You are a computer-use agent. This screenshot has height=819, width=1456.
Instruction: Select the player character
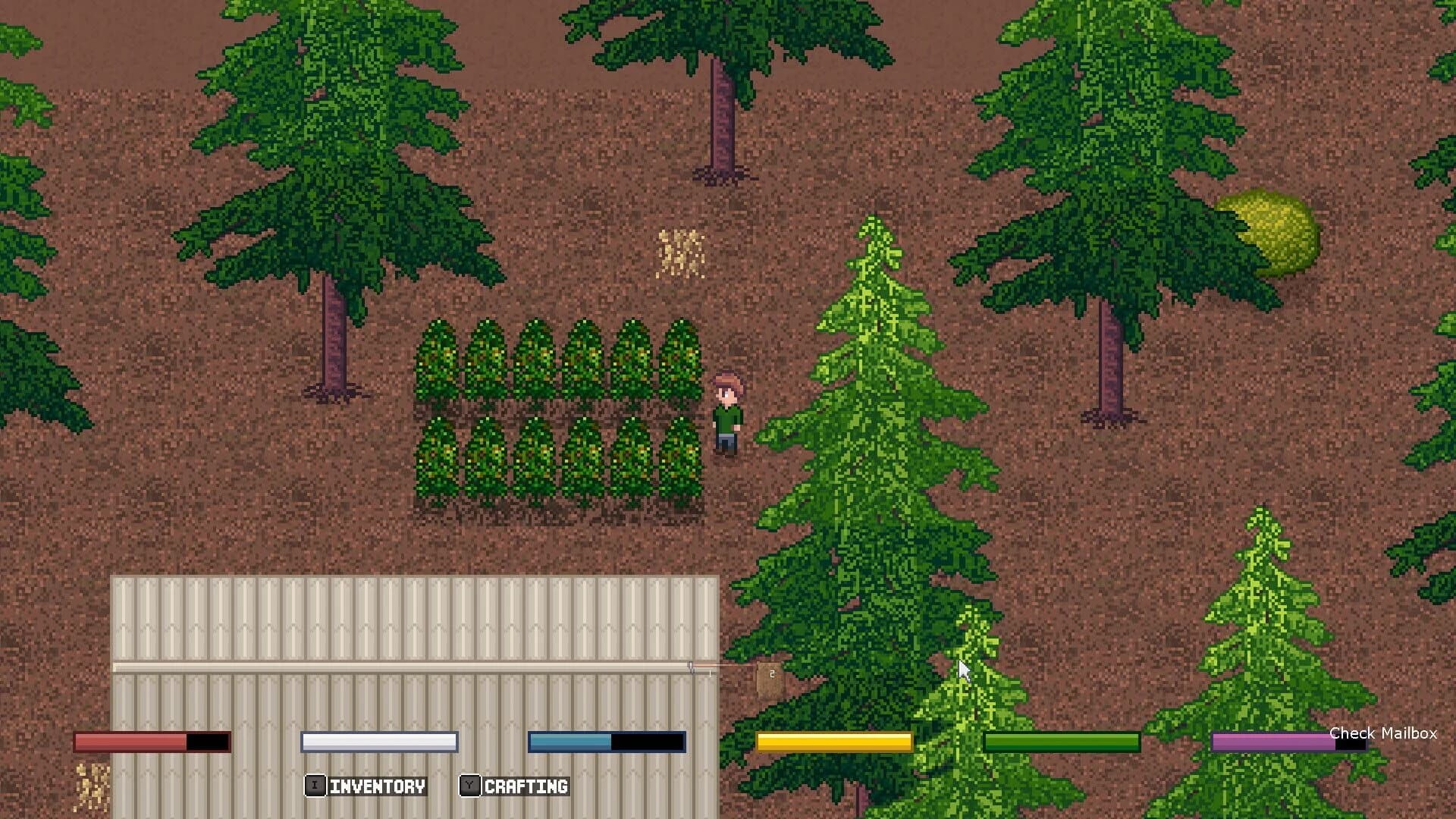[728, 413]
